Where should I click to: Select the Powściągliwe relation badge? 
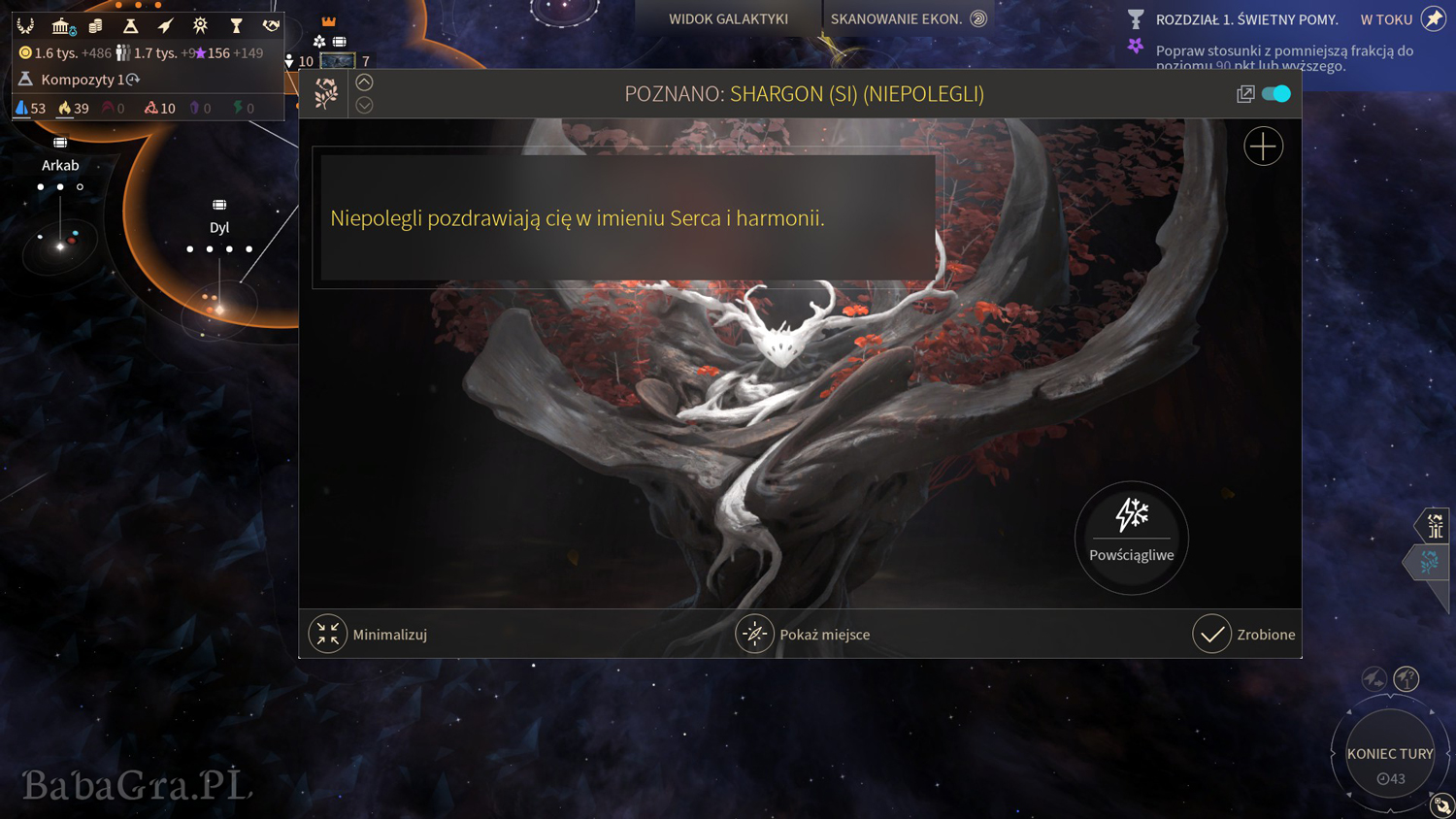point(1131,537)
